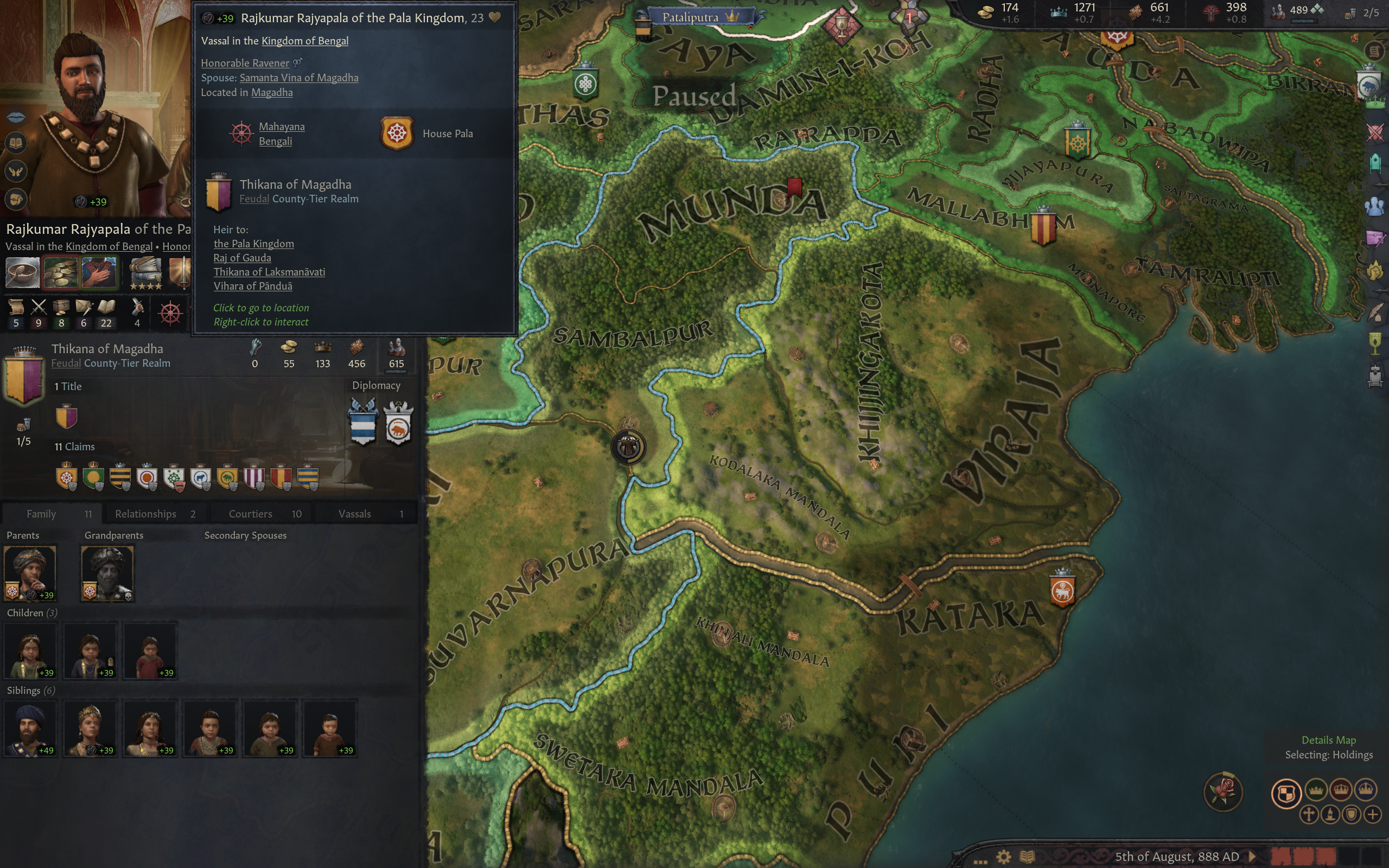This screenshot has height=868, width=1389.
Task: Unpause using the play arrow by date
Action: coord(1252,857)
